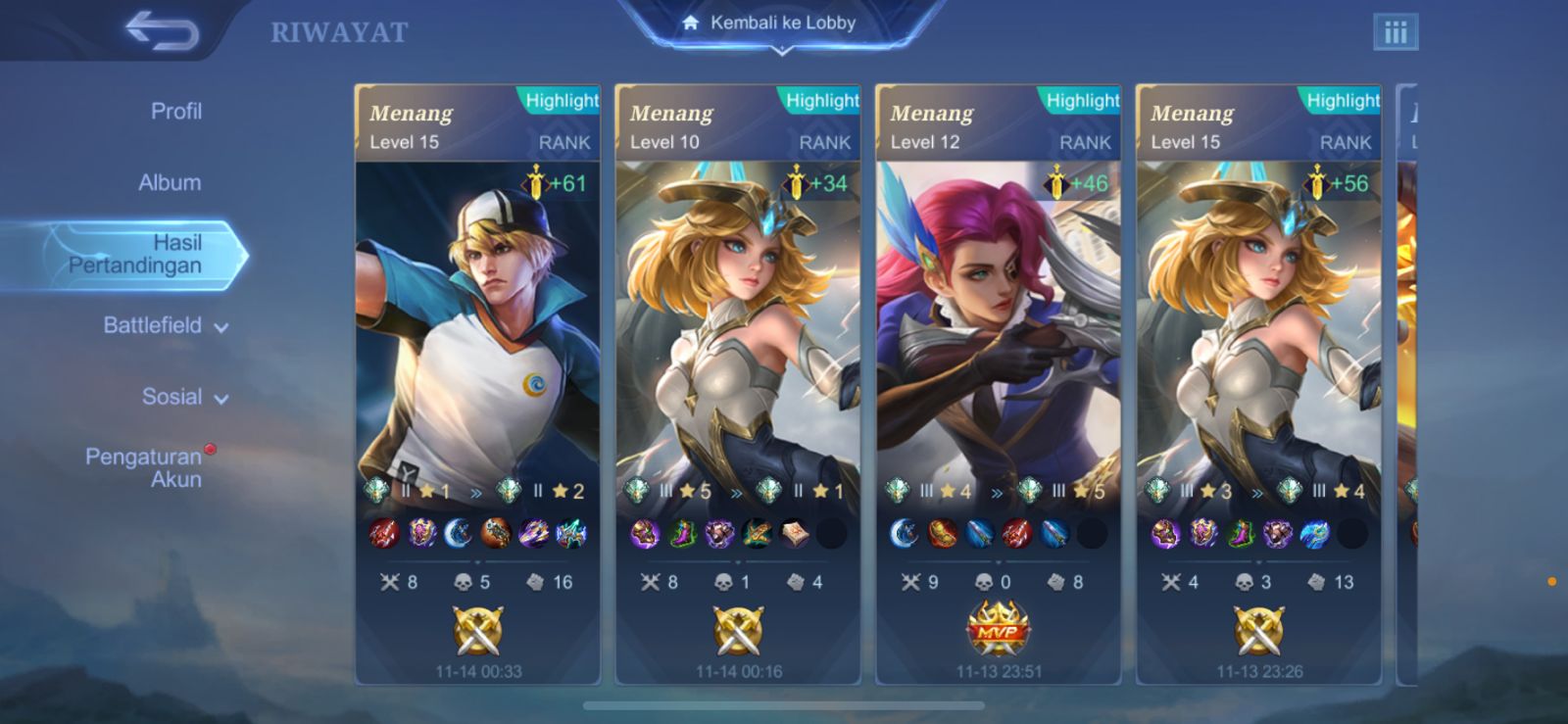Image resolution: width=1568 pixels, height=724 pixels.
Task: Open the match played at 11-14 00:33
Action: tap(477, 392)
